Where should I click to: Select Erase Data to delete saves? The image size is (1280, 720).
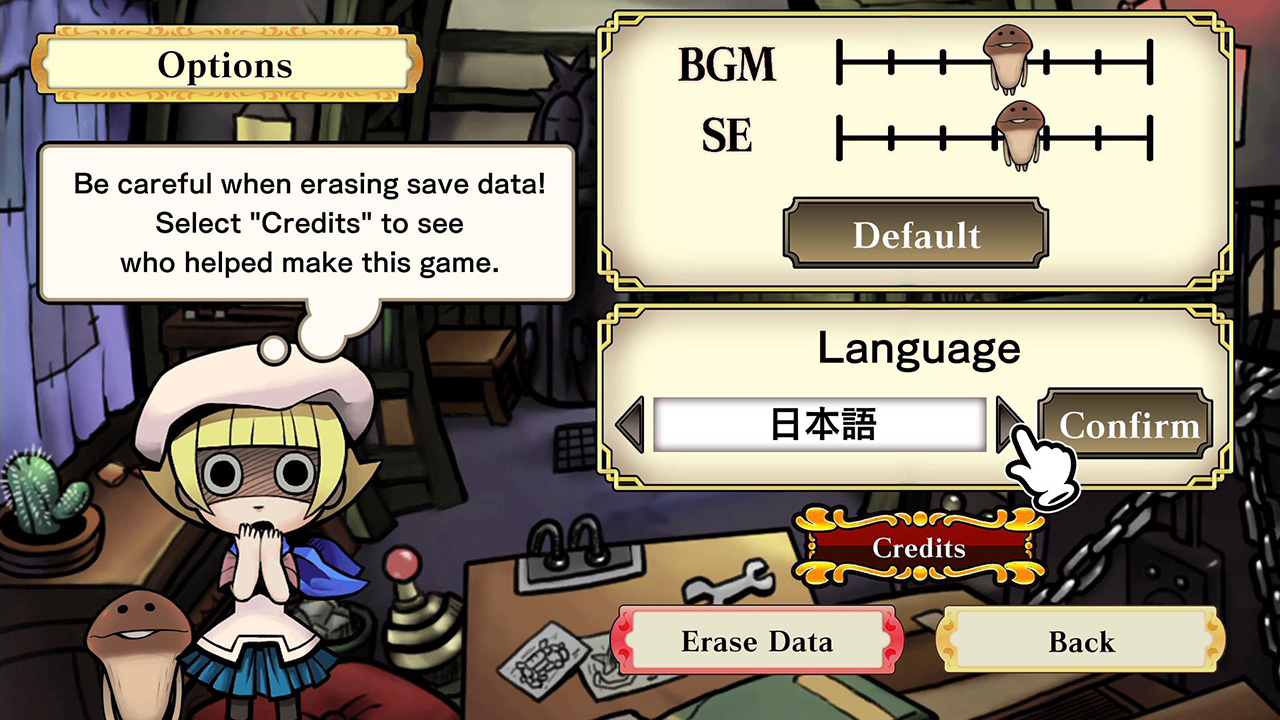point(757,641)
